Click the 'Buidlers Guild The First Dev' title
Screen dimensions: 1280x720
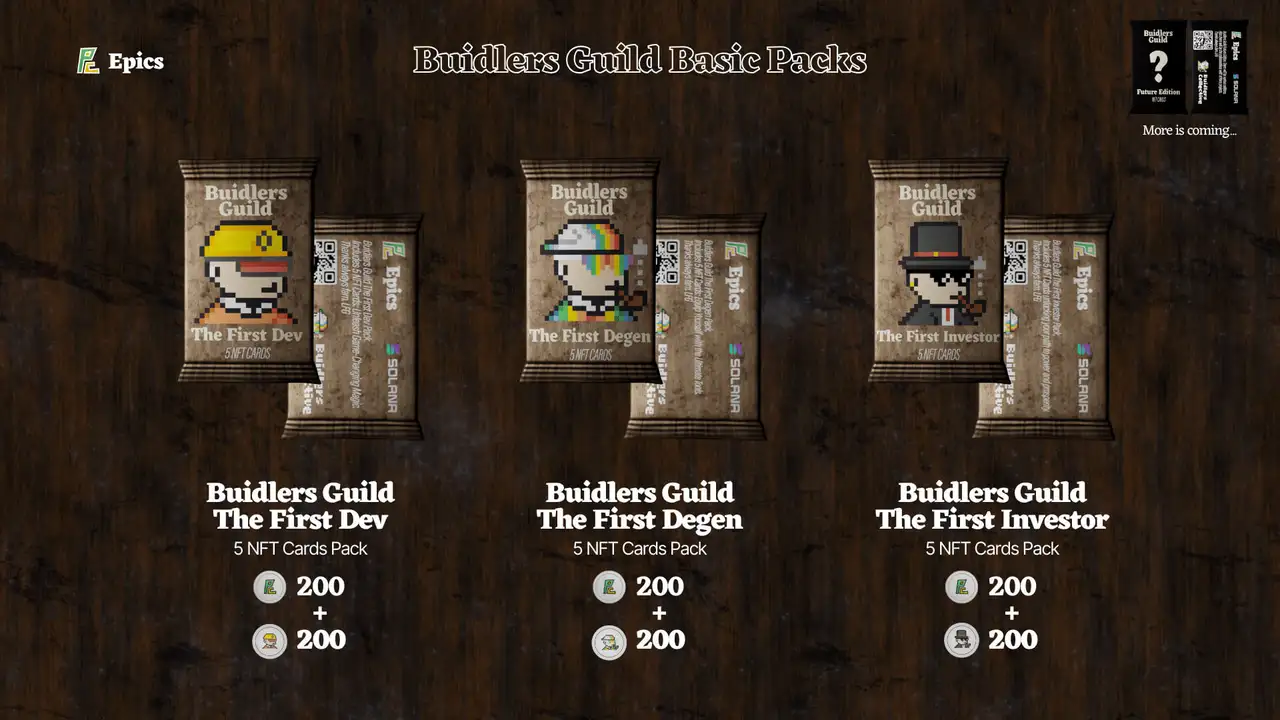pos(300,506)
